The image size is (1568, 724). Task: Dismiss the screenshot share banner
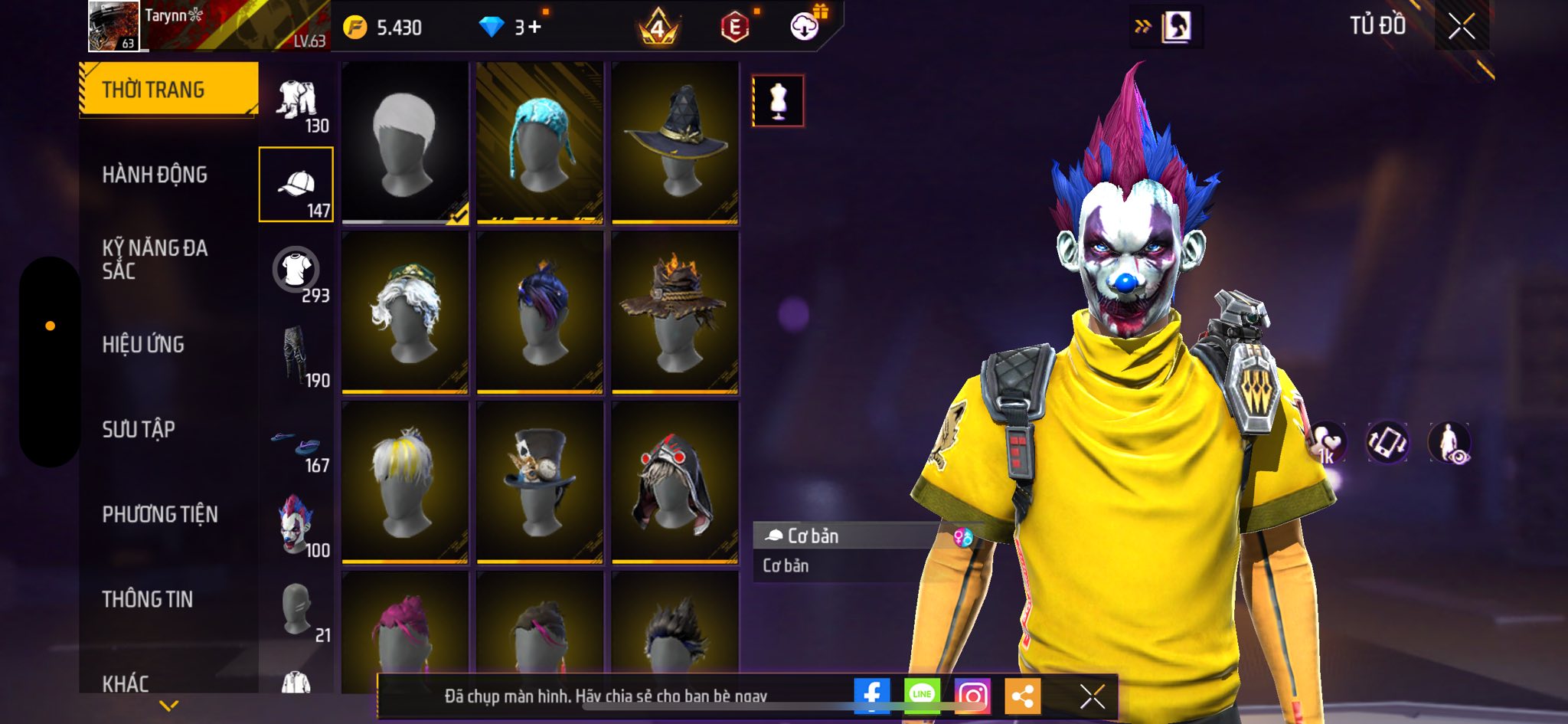point(1092,696)
